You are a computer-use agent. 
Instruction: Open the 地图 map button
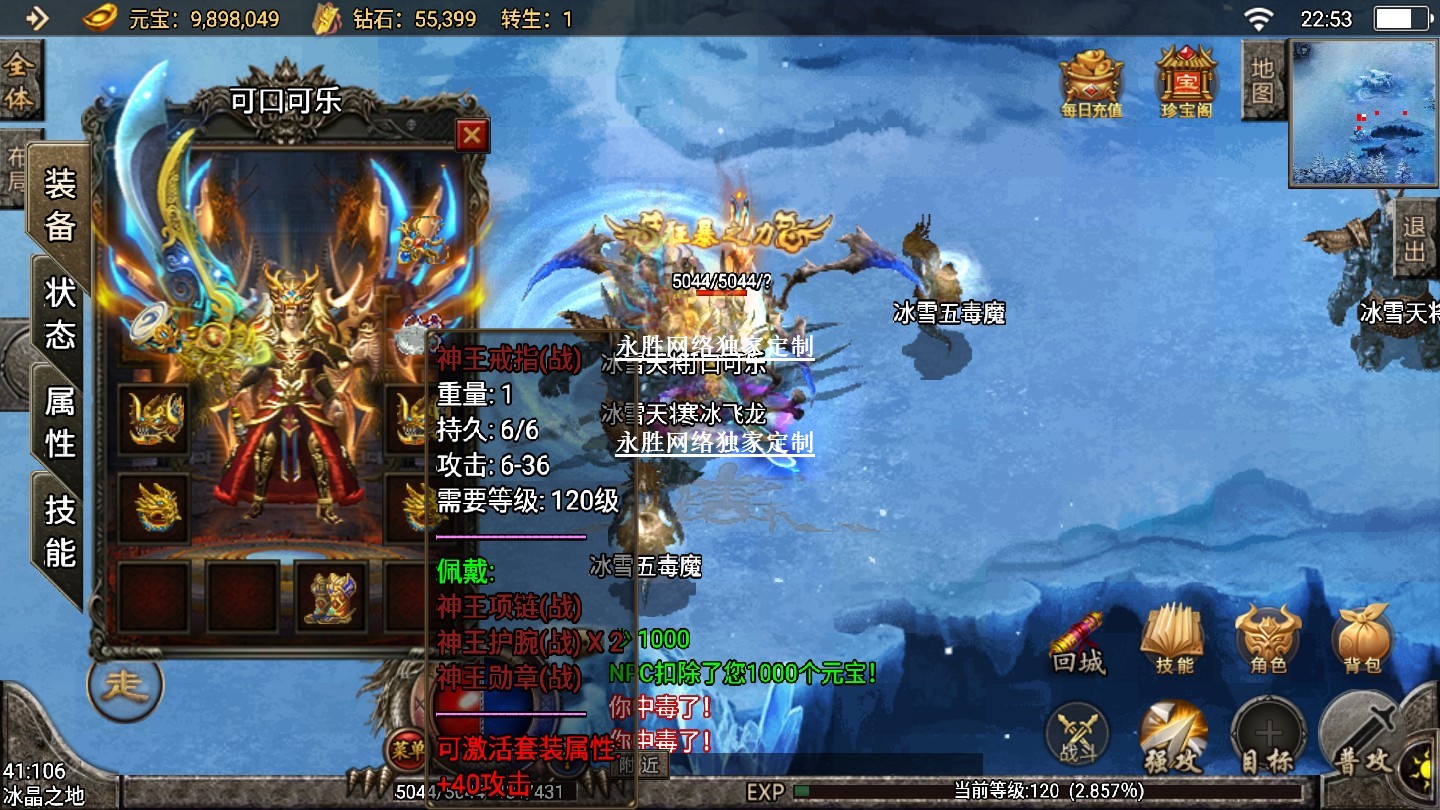tap(1263, 80)
